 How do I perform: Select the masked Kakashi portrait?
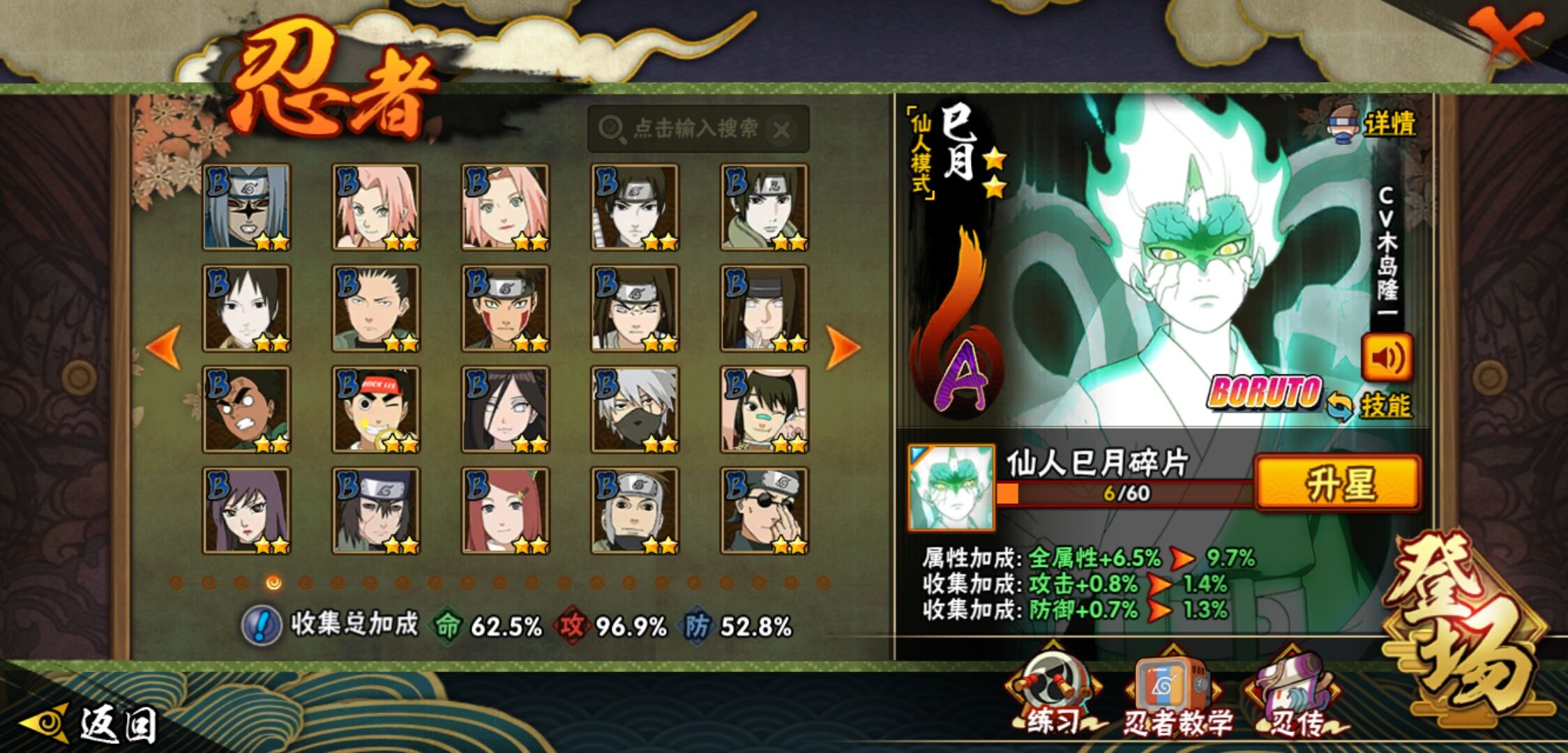click(x=634, y=409)
